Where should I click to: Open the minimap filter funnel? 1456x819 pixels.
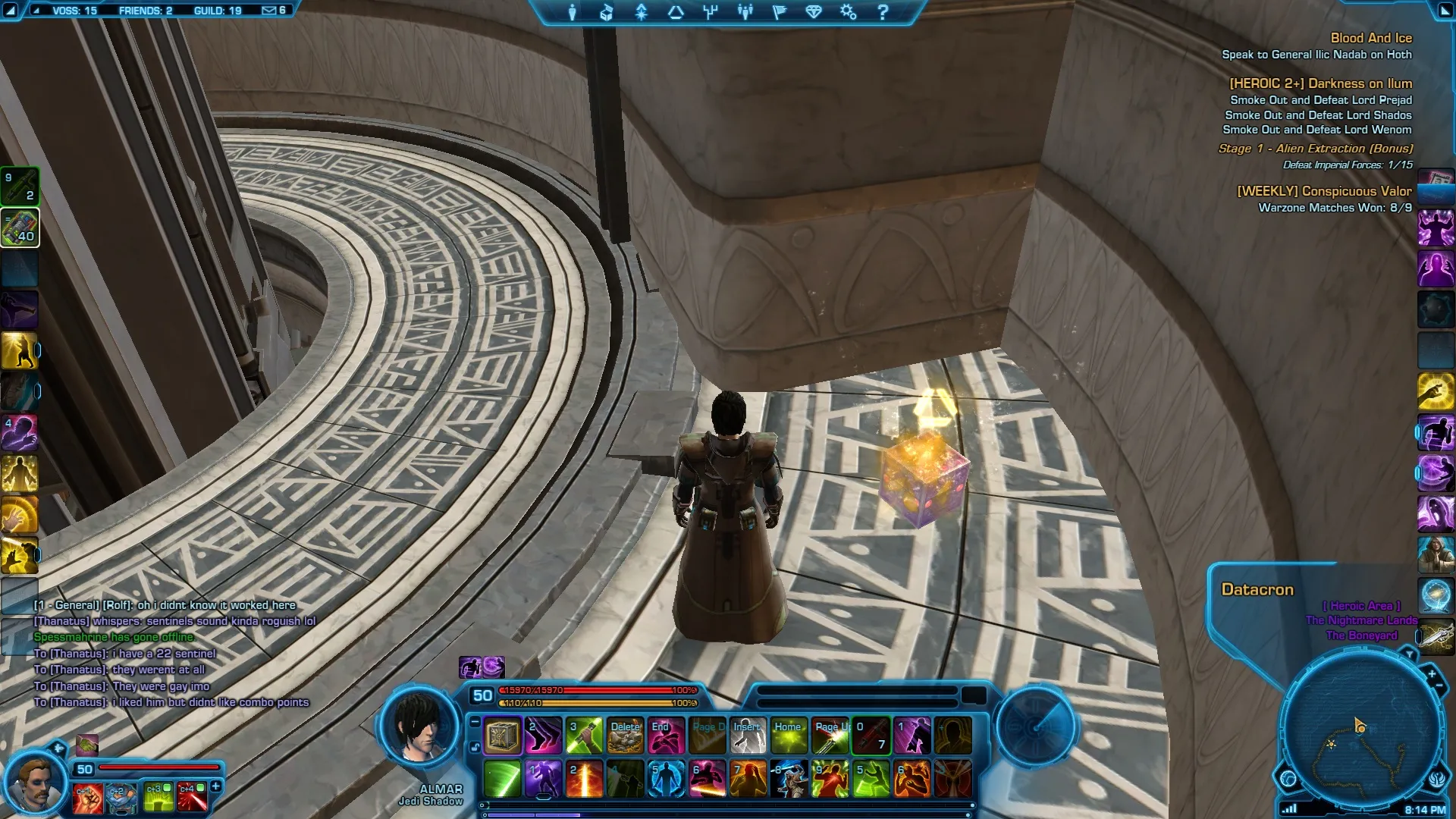coord(1409,654)
